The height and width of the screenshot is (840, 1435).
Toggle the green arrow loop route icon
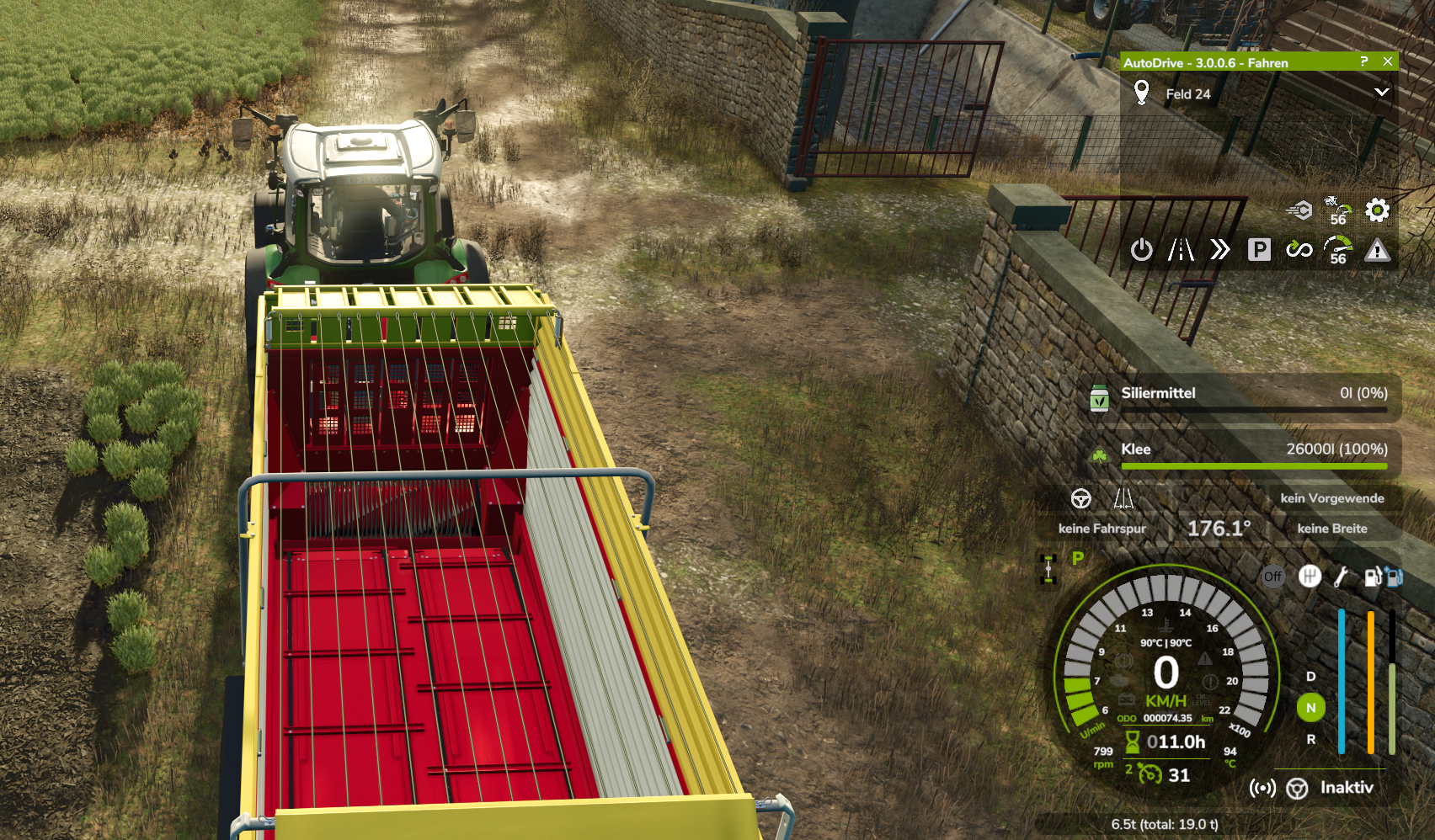tap(1299, 250)
